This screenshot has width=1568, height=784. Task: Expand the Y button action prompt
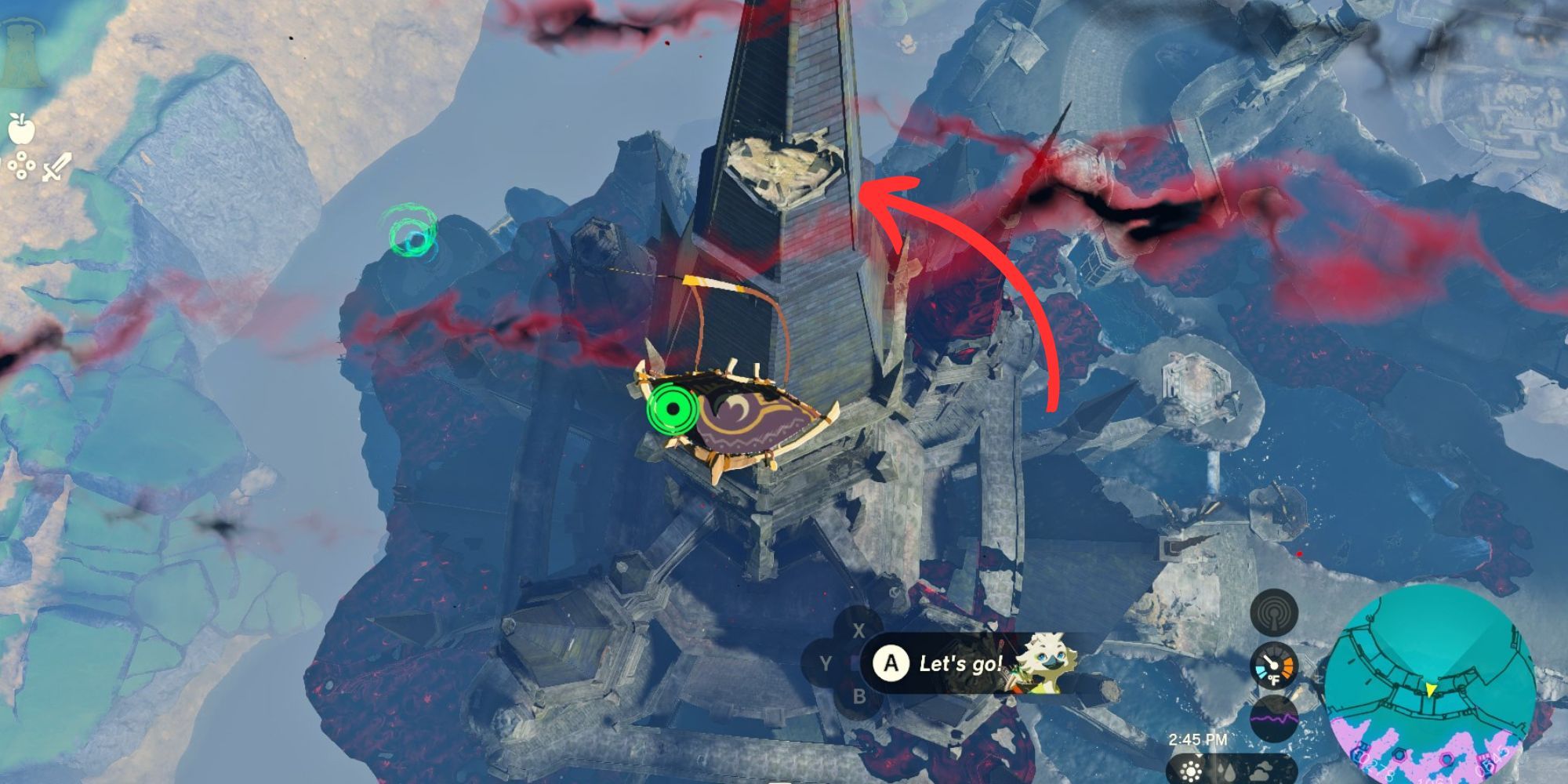pos(826,665)
